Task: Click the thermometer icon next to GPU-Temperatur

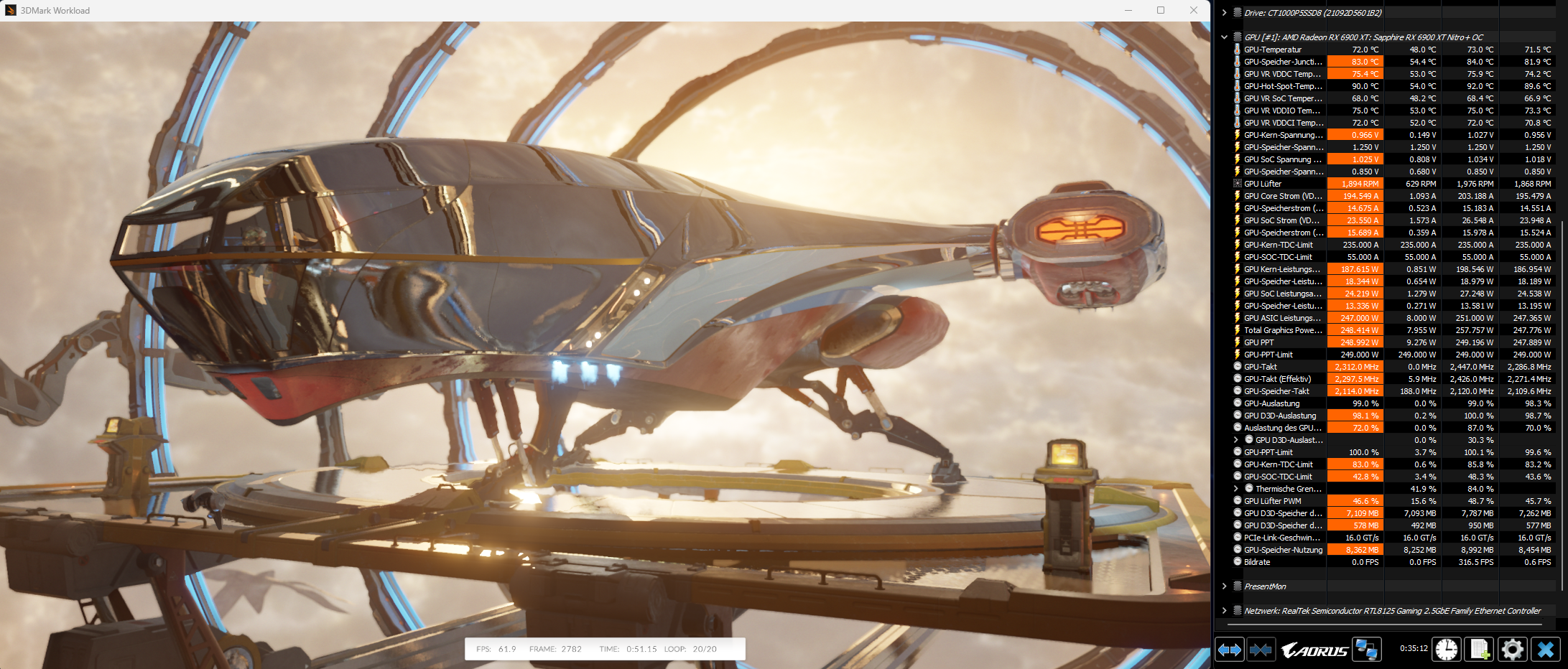Action: click(1237, 49)
